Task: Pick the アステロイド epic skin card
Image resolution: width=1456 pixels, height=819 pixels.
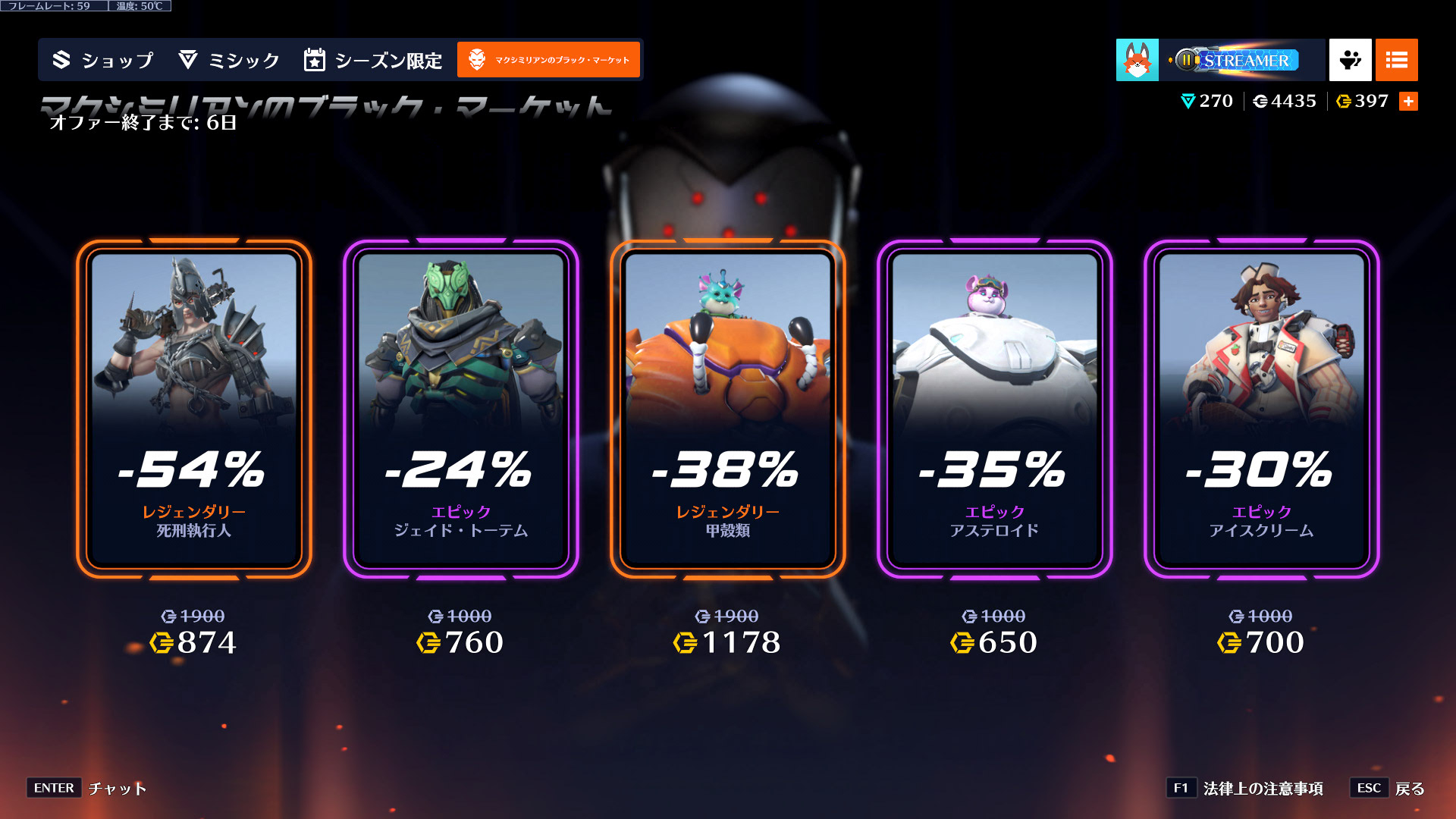Action: 995,409
